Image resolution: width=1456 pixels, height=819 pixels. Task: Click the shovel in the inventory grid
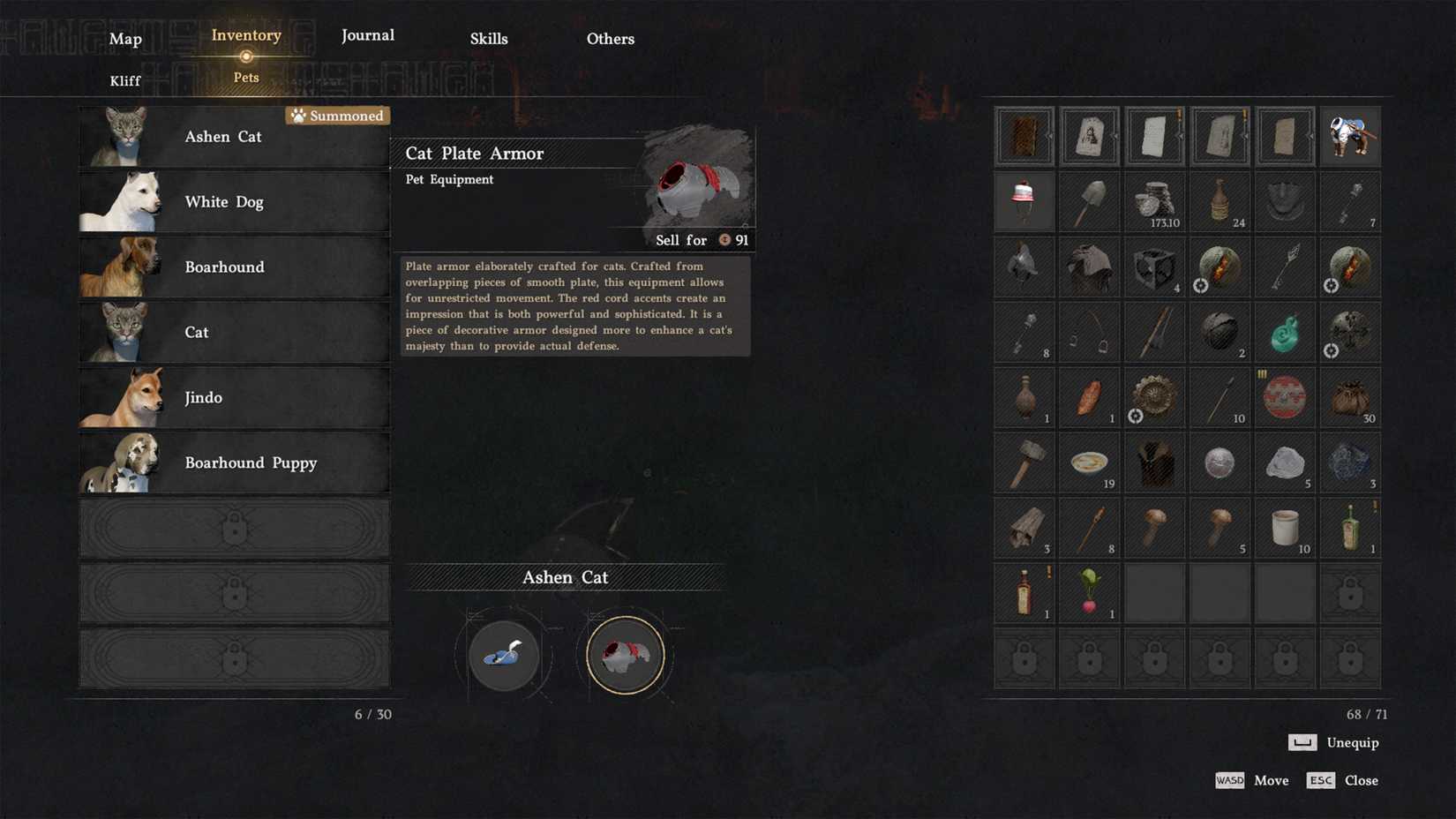click(1089, 201)
